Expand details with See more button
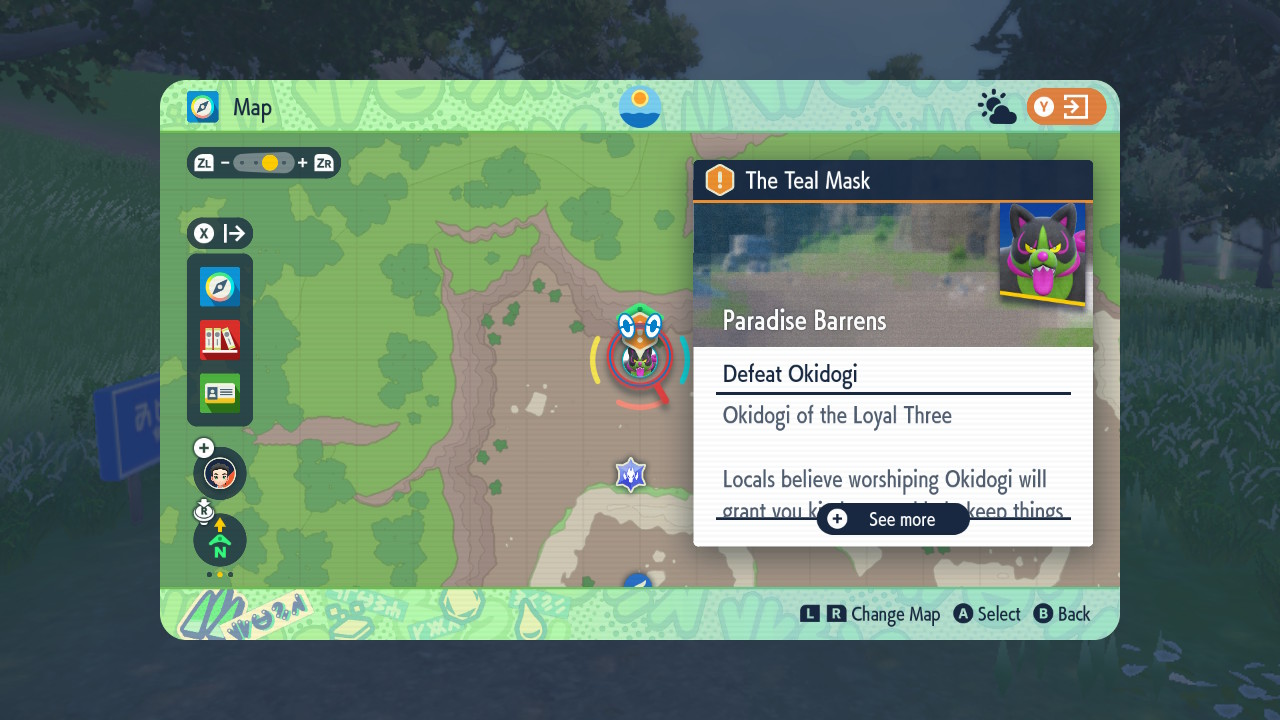This screenshot has width=1280, height=720. click(x=893, y=519)
